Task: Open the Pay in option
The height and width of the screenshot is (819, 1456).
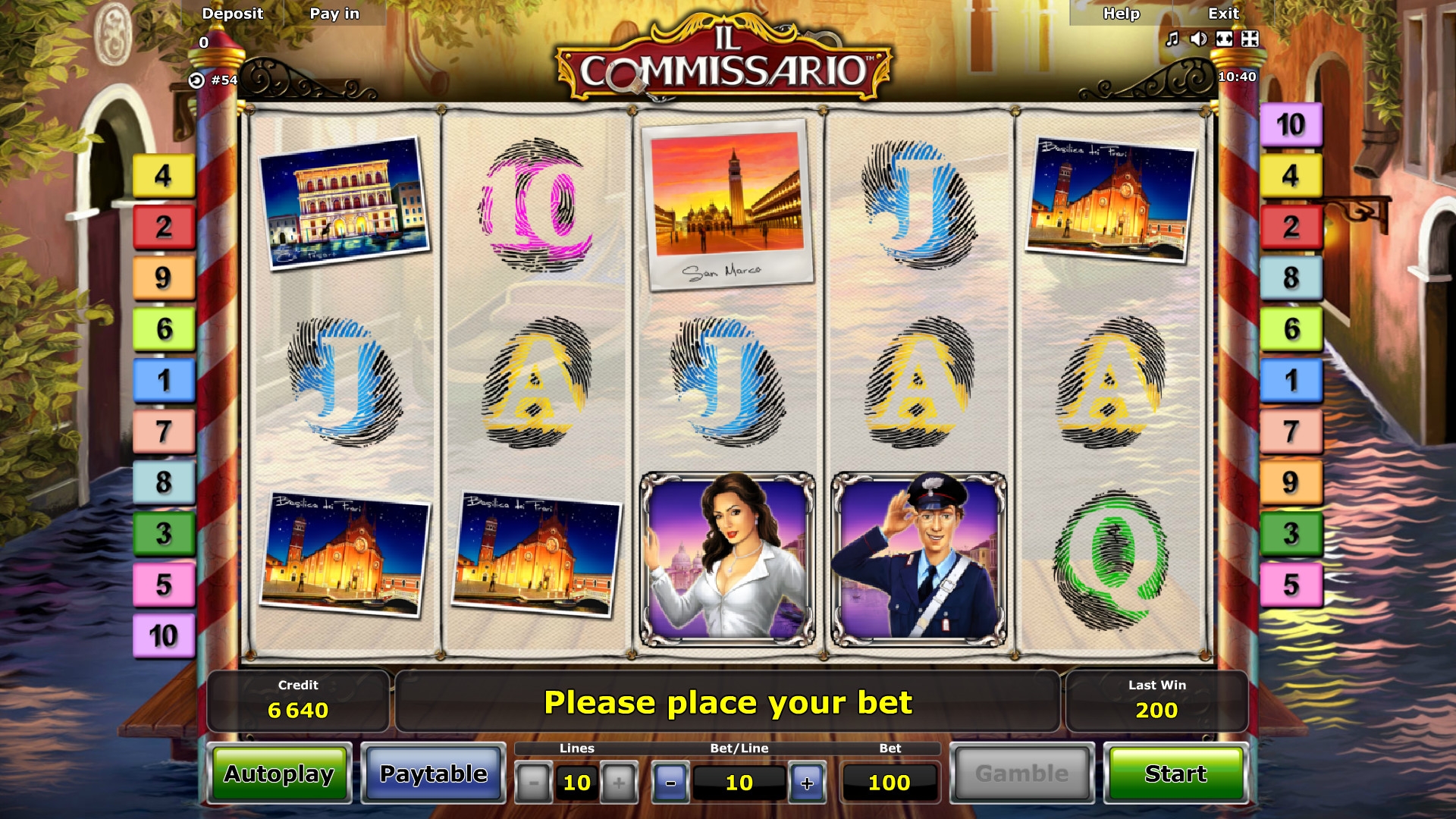Action: pos(334,14)
